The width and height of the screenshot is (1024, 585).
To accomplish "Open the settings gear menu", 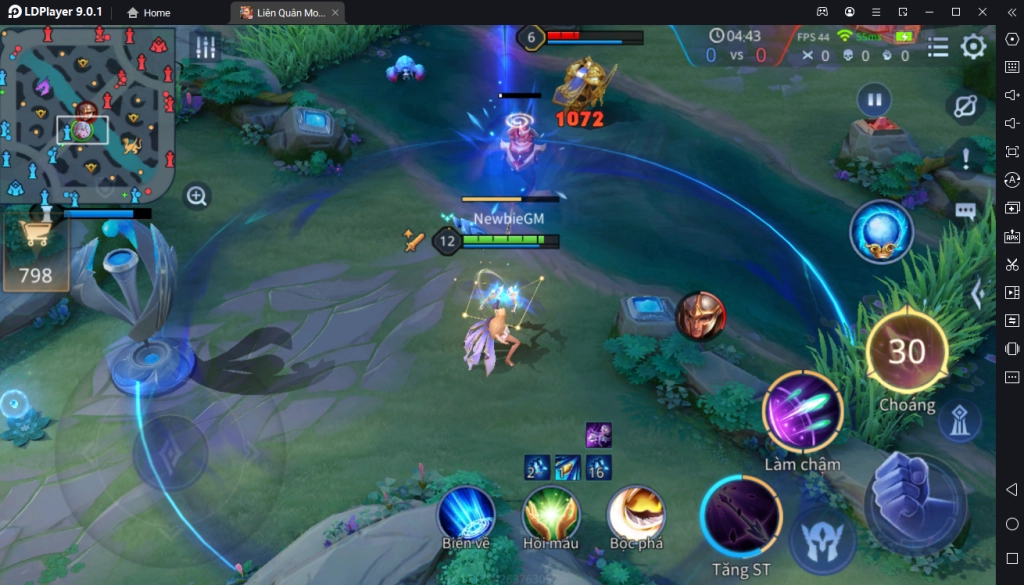I will [973, 47].
